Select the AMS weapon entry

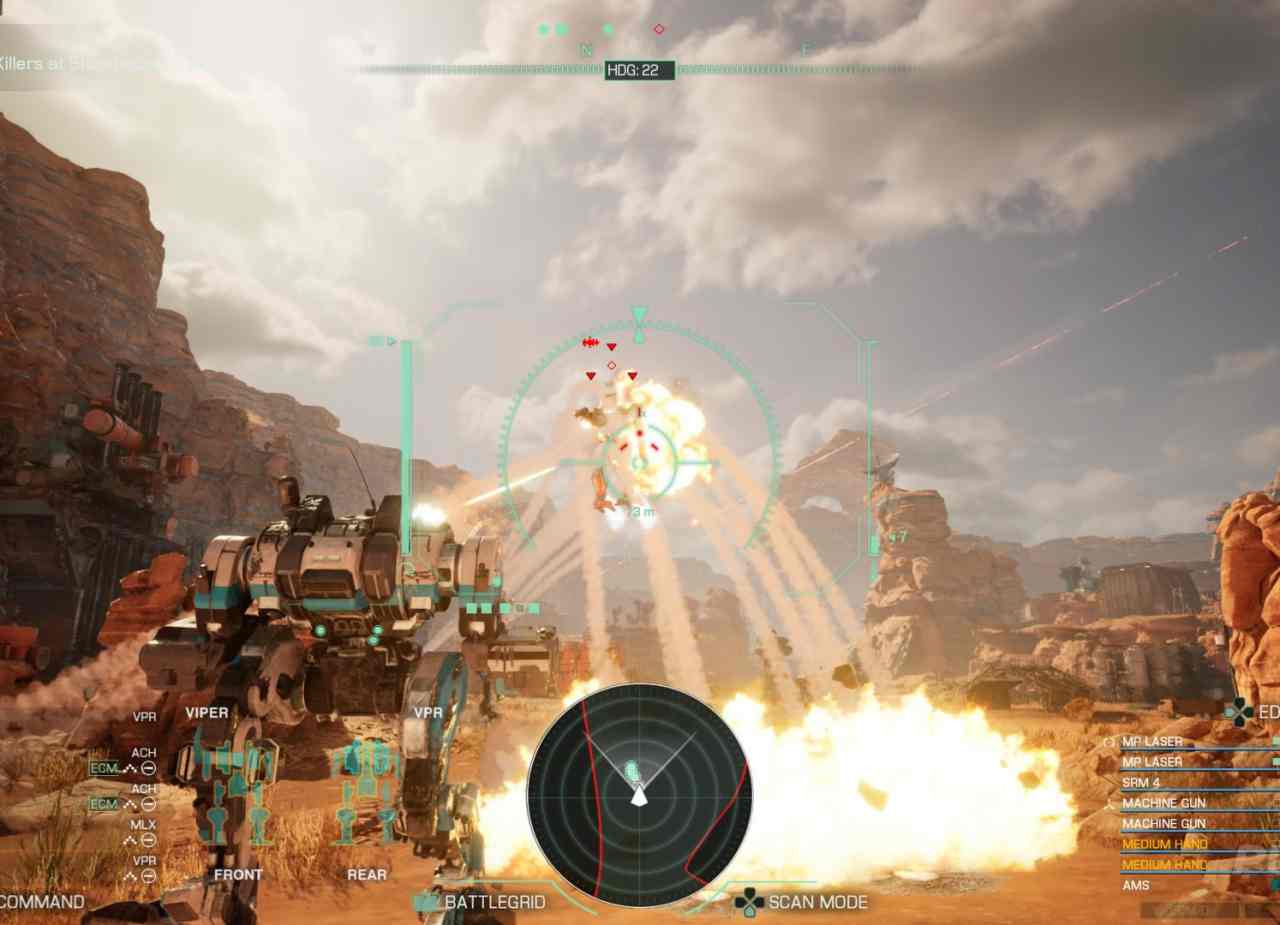click(1136, 885)
